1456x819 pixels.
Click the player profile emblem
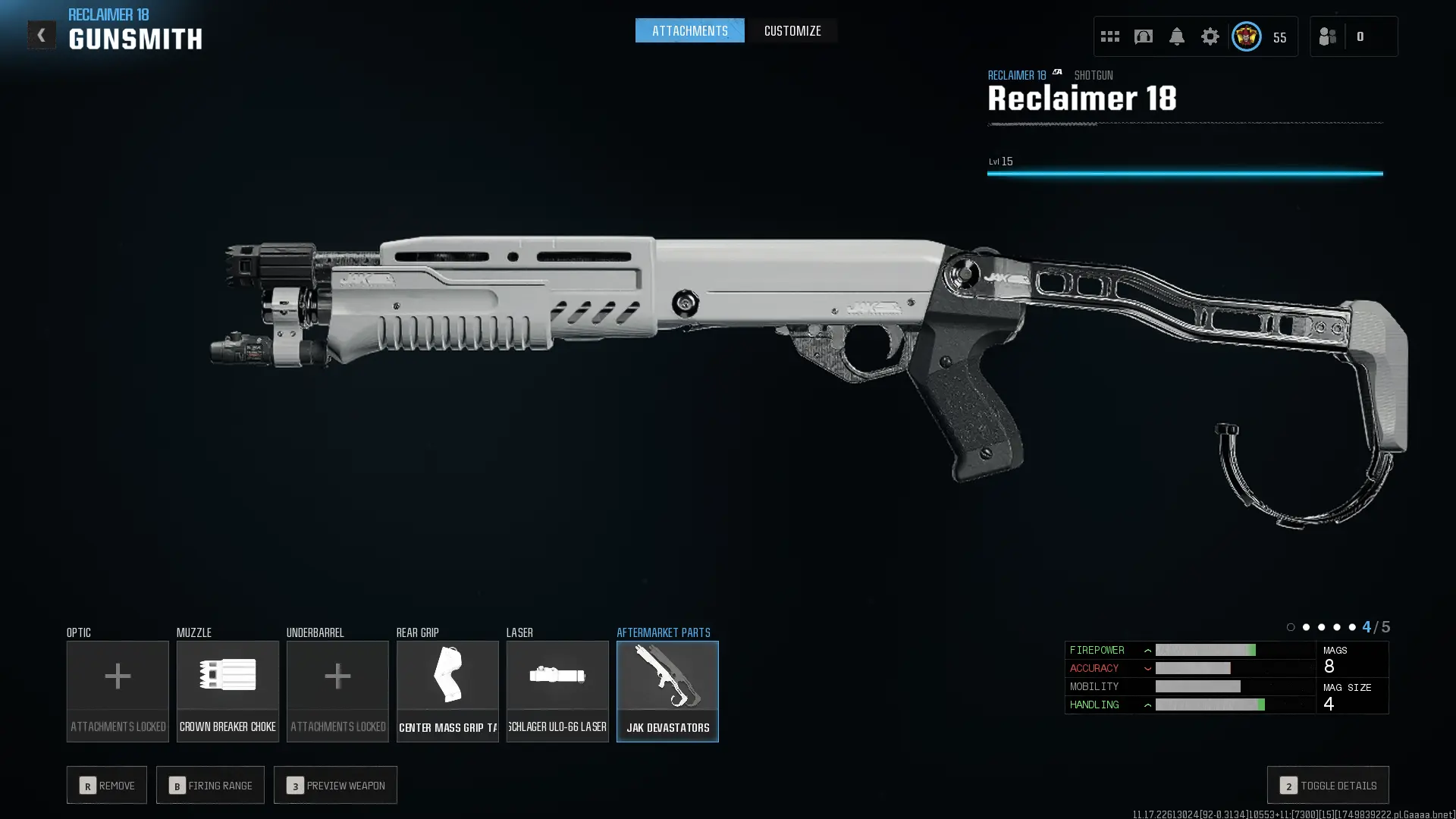click(1246, 36)
